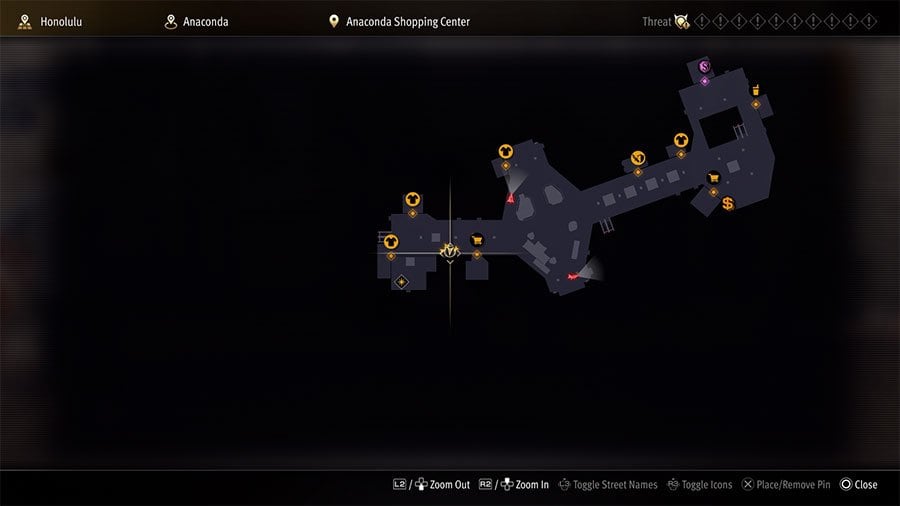
Task: Select the purple S marker on the map
Action: [x=704, y=67]
